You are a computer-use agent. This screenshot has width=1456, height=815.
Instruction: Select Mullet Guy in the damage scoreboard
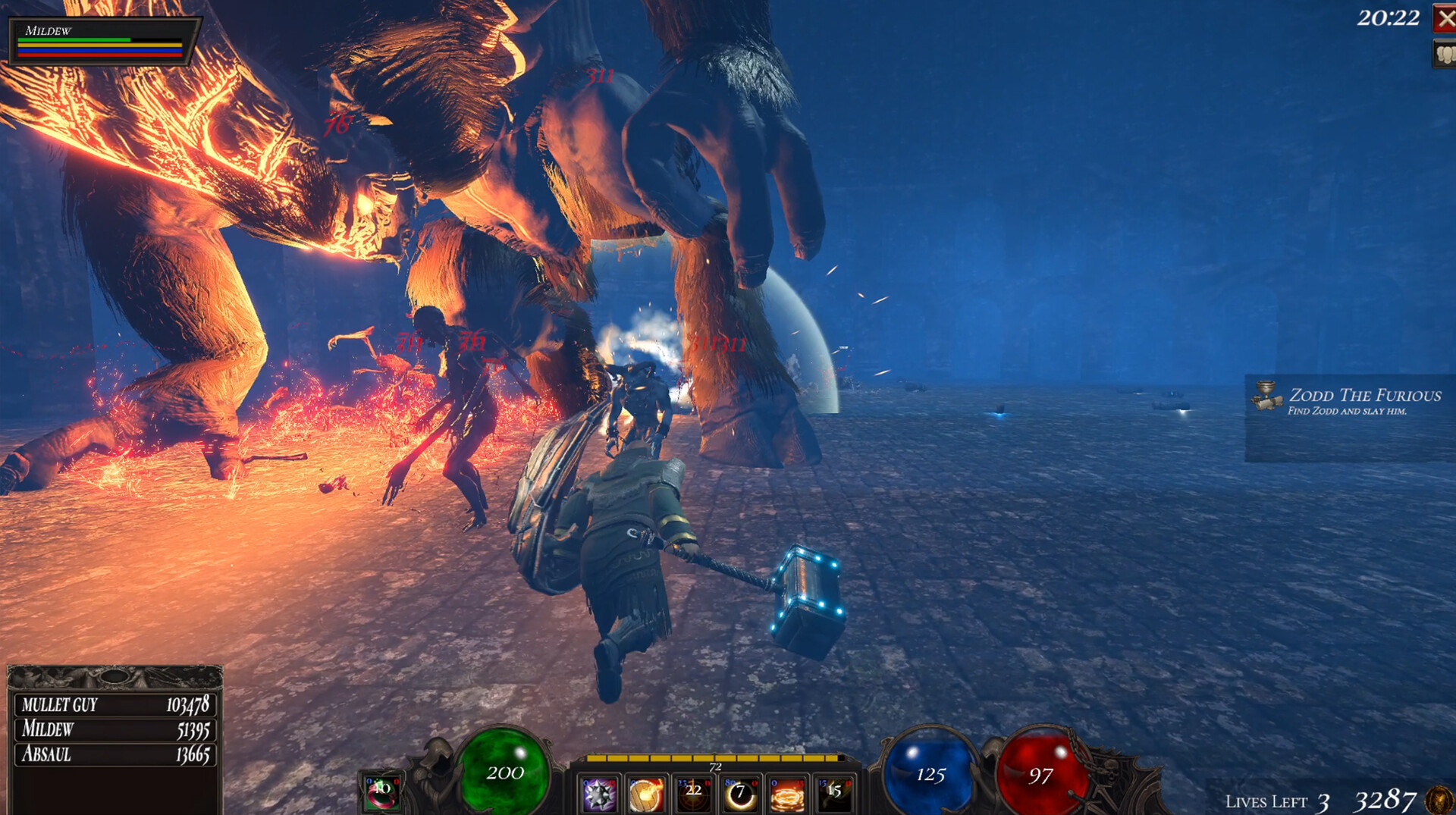point(115,705)
